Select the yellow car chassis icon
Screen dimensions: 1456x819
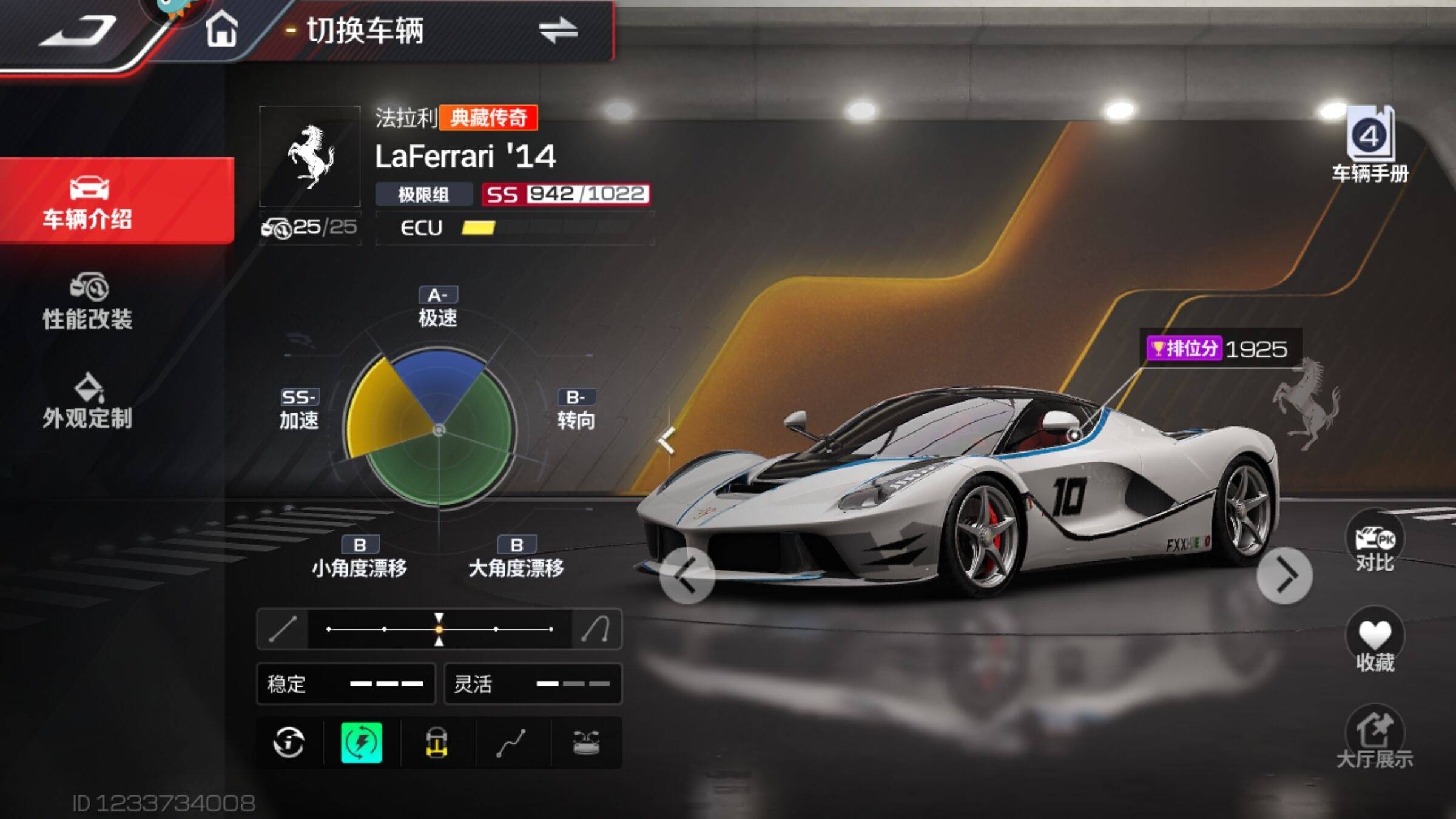pos(436,742)
